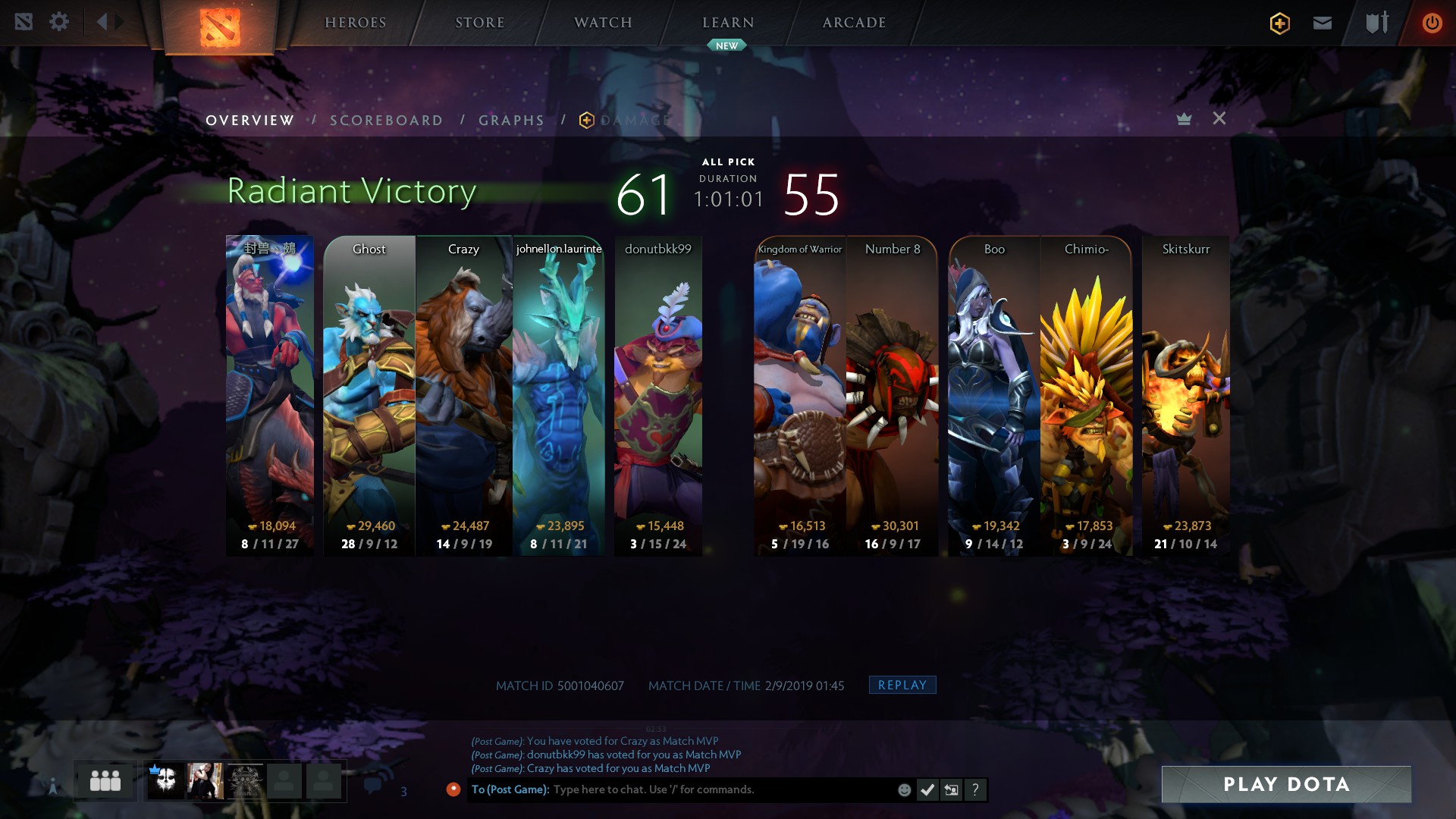
Task: Open the Heroes menu
Action: [355, 23]
